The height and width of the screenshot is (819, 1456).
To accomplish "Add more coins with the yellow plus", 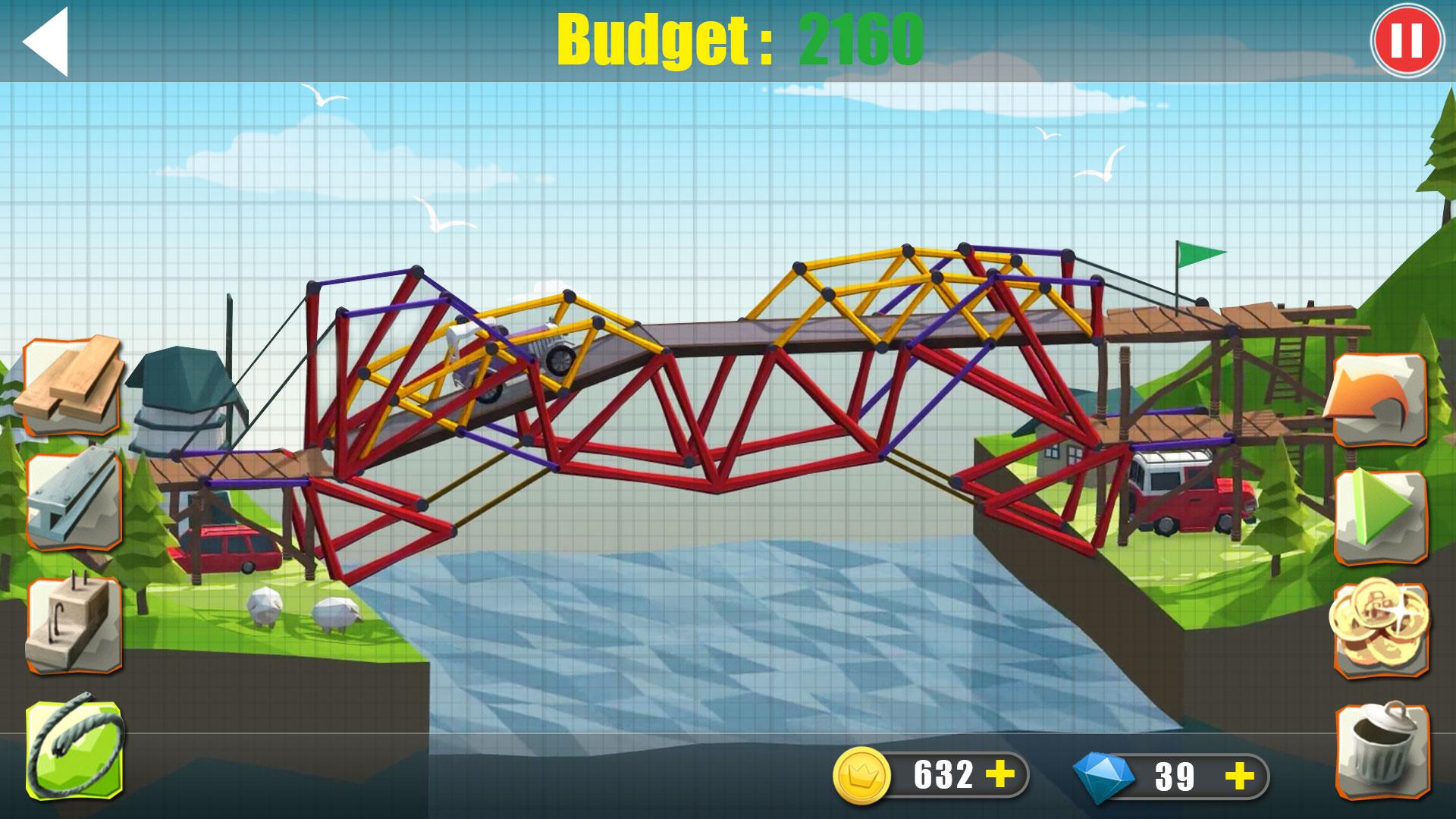I will 1001,775.
